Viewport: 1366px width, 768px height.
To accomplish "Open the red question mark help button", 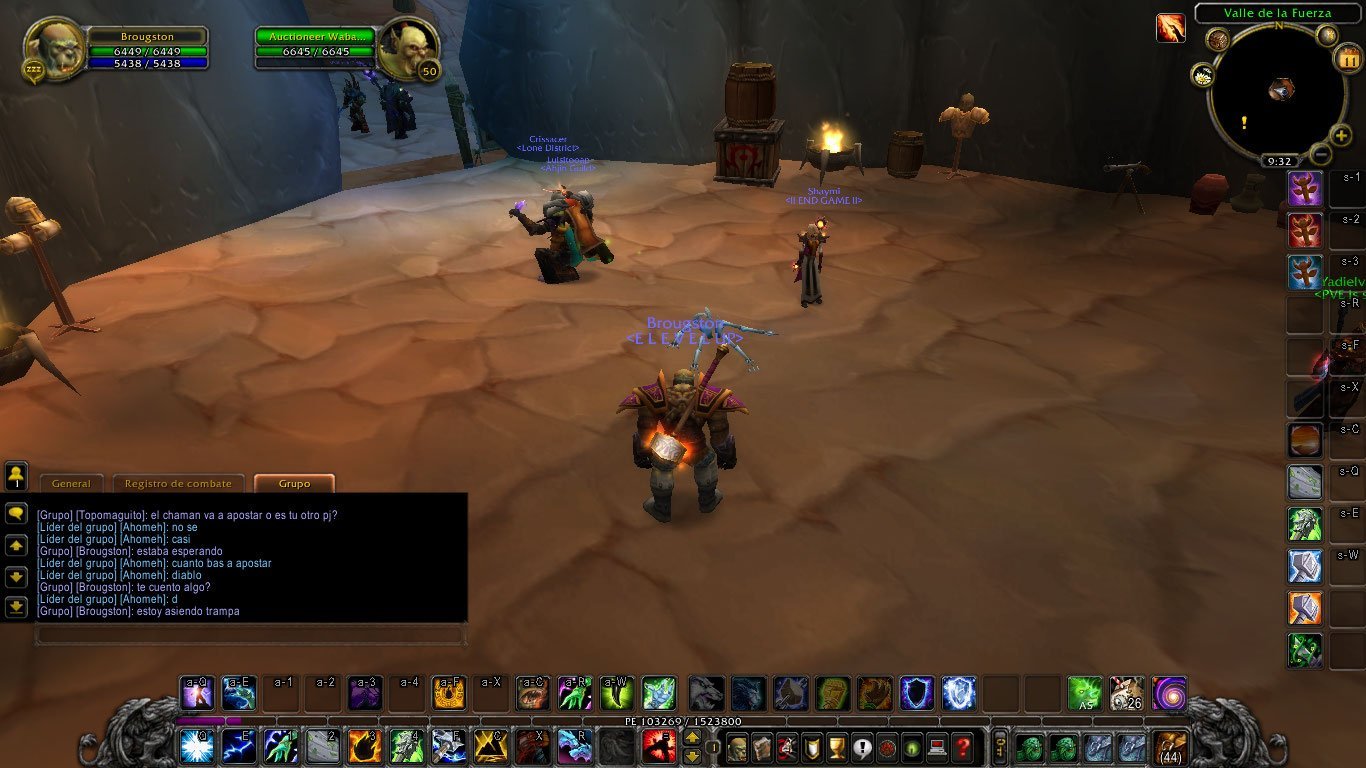I will coord(961,747).
